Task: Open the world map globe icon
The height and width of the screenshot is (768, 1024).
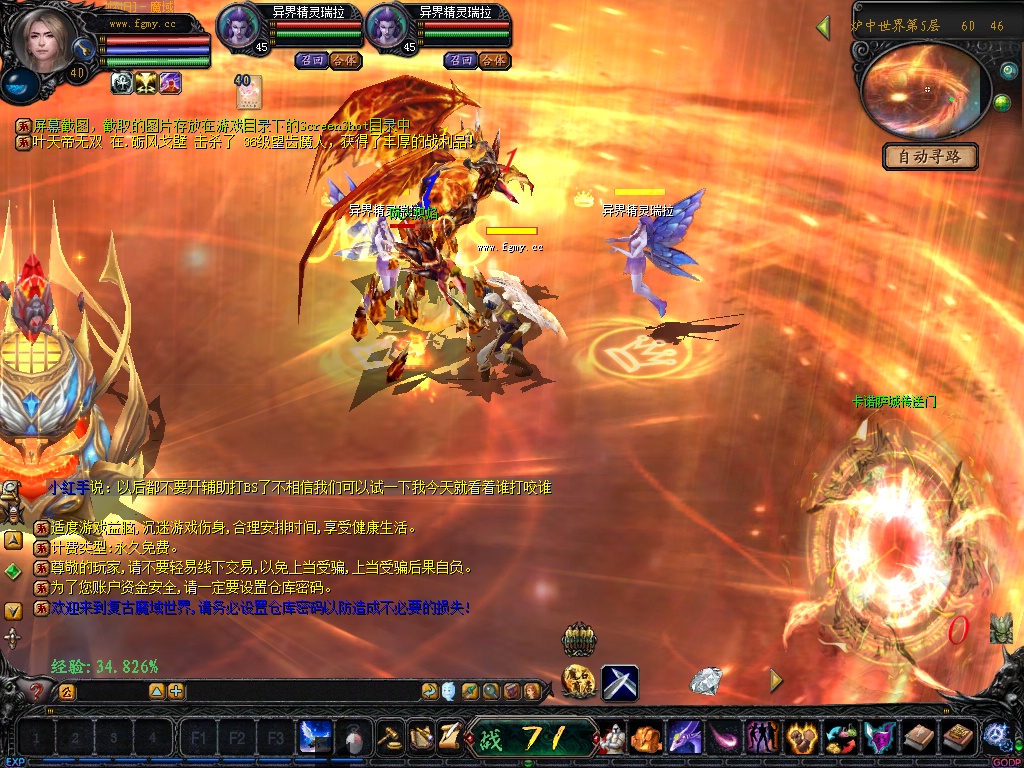Action: pyautogui.click(x=1002, y=103)
